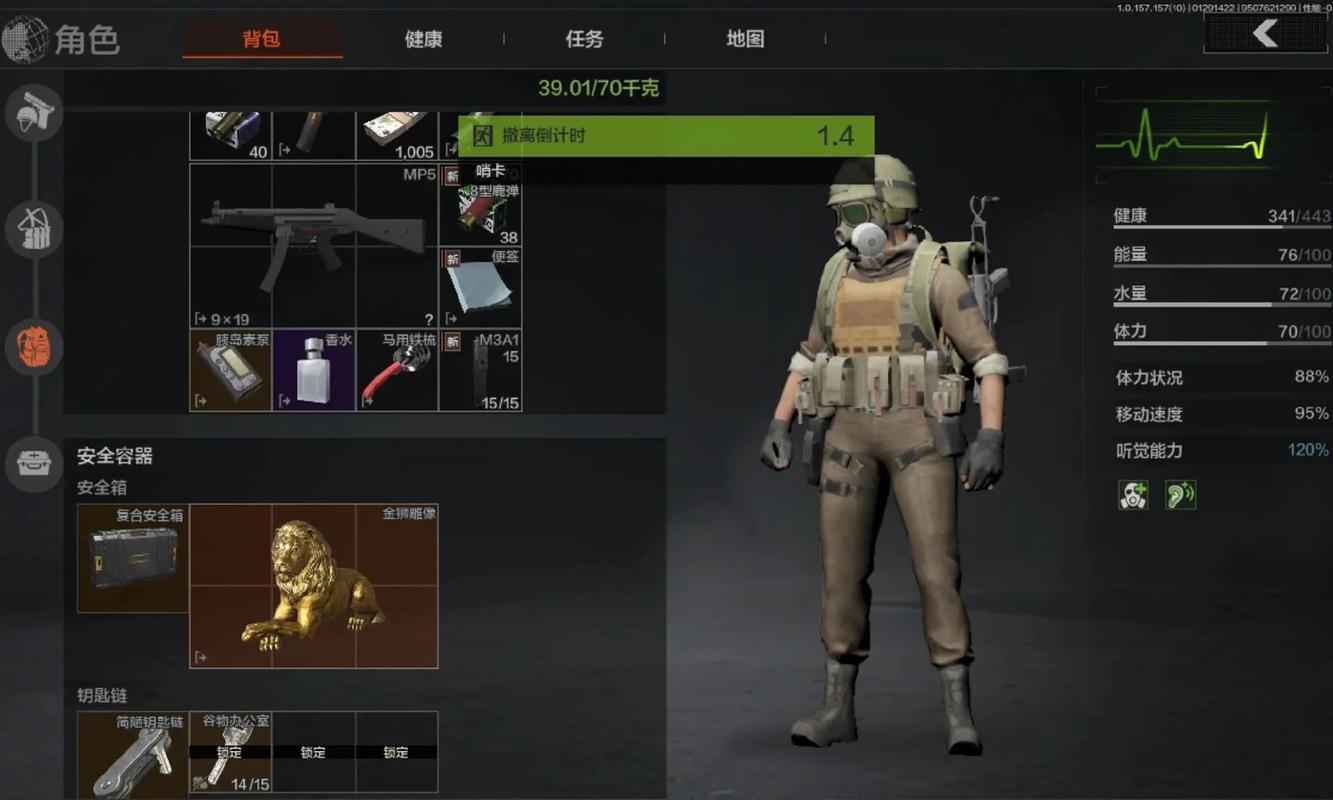Select the 香水 perfume bottle
The width and height of the screenshot is (1333, 800).
click(313, 370)
